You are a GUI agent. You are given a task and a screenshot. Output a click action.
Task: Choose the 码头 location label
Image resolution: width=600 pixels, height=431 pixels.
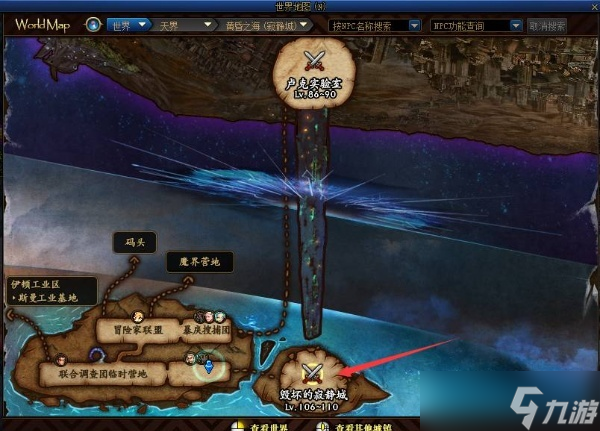[x=136, y=242]
